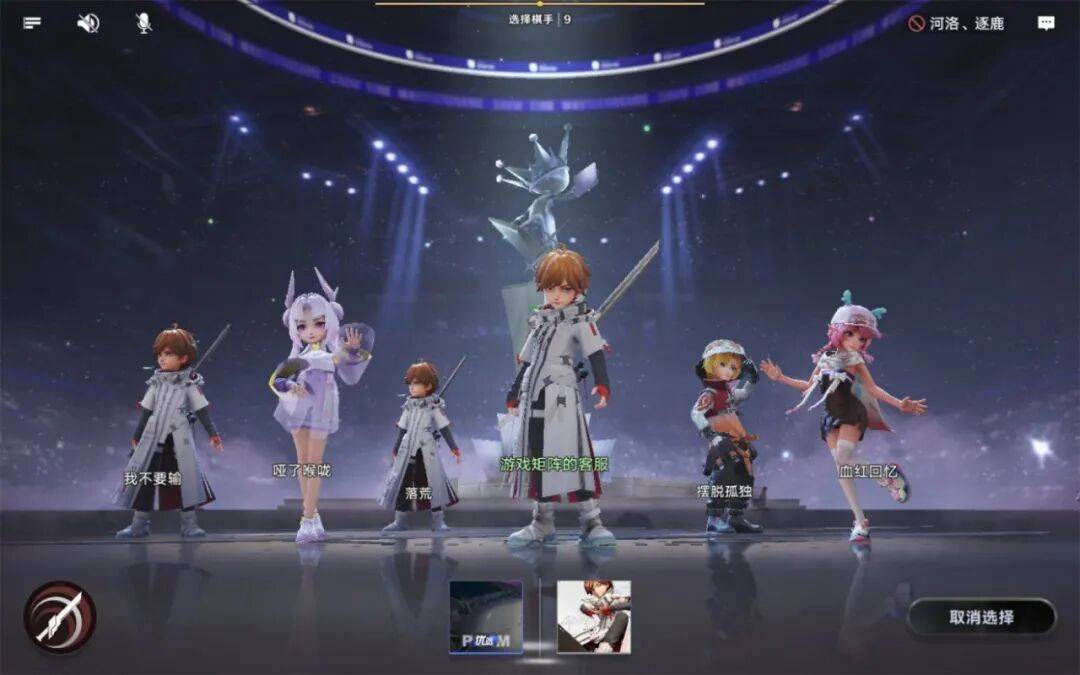Activate the round red sword emblem button
The height and width of the screenshot is (675, 1080).
click(60, 617)
